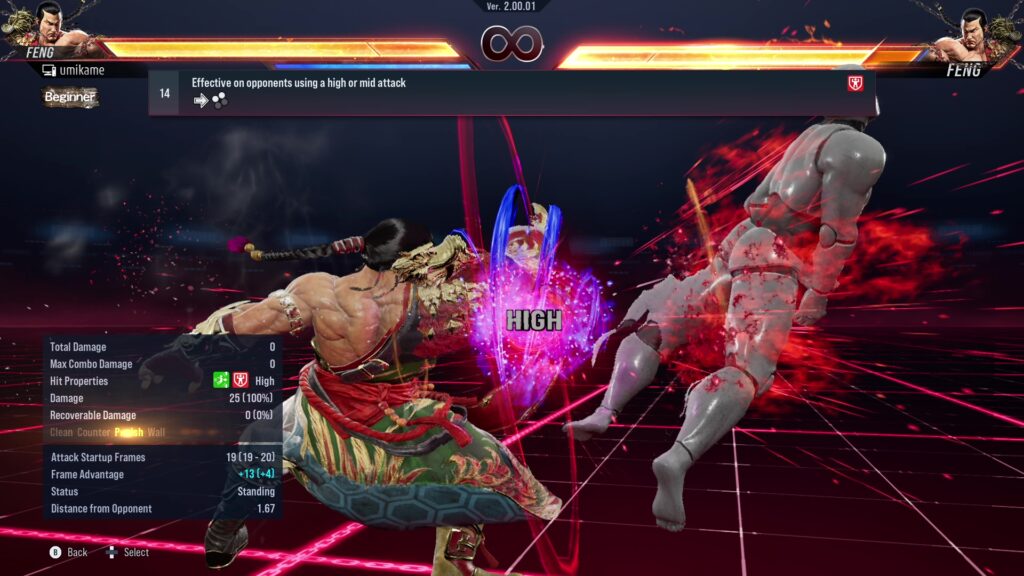Click the Beginner rank badge
The width and height of the screenshot is (1024, 576).
pos(70,97)
